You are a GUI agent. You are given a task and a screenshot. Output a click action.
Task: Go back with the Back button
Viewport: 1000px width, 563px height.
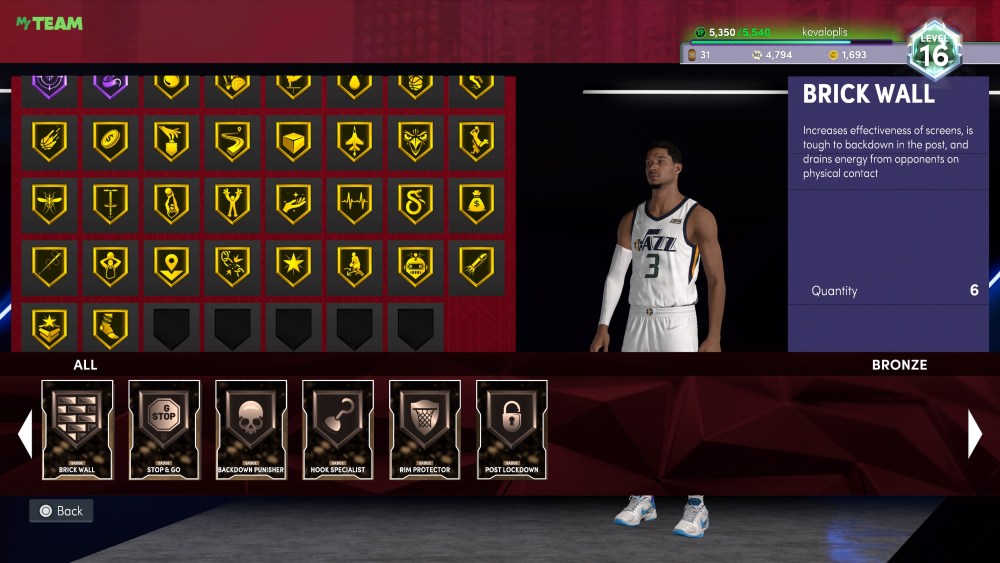[61, 511]
